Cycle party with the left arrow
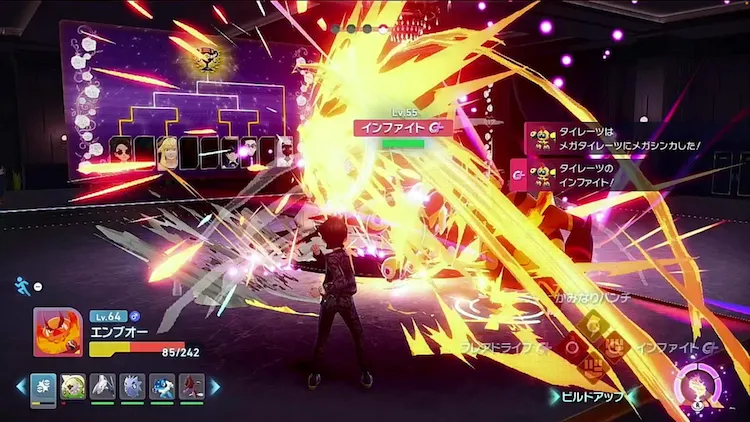Image resolution: width=750 pixels, height=422 pixels. (x=20, y=387)
